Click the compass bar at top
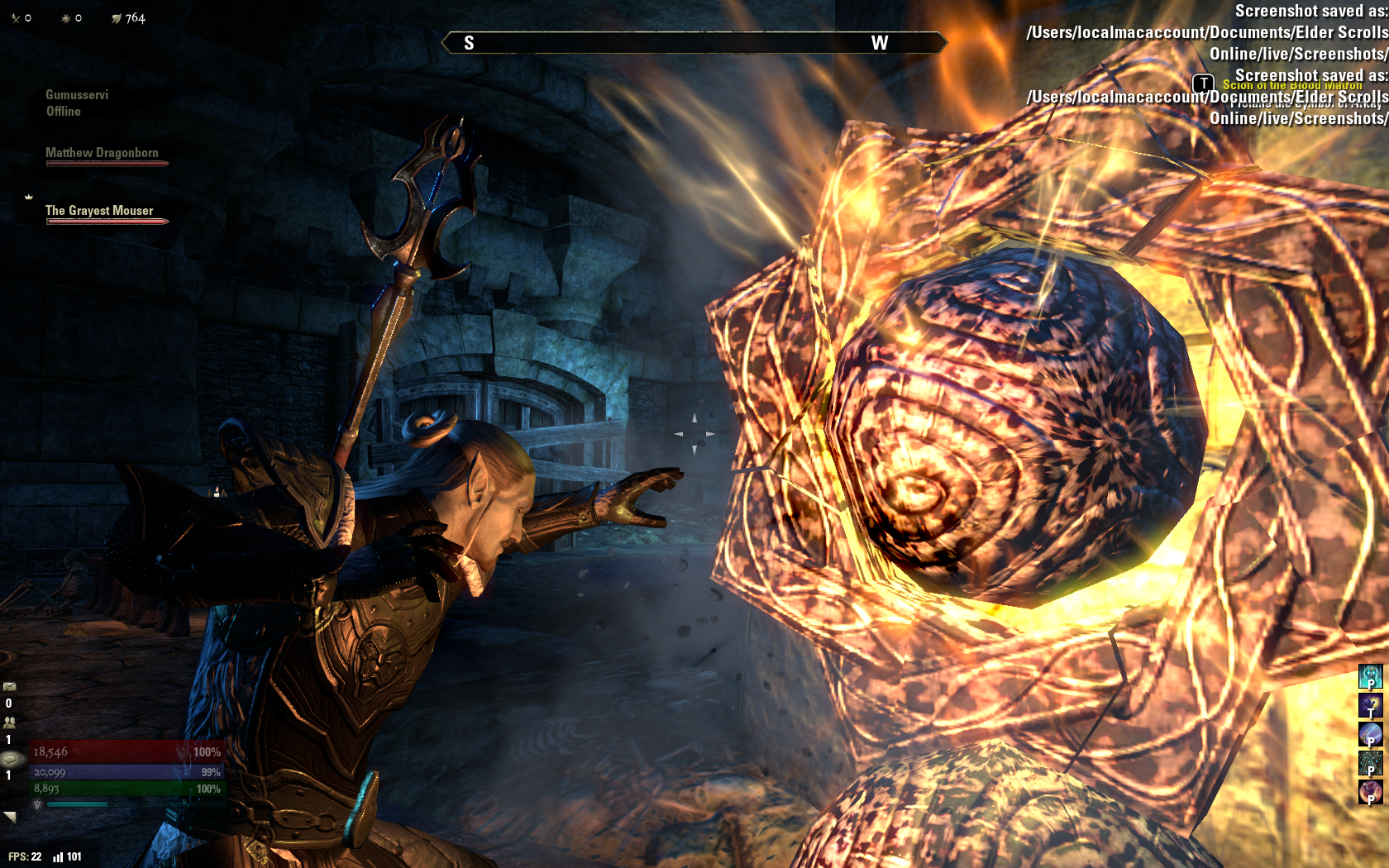1389x868 pixels. 694,43
